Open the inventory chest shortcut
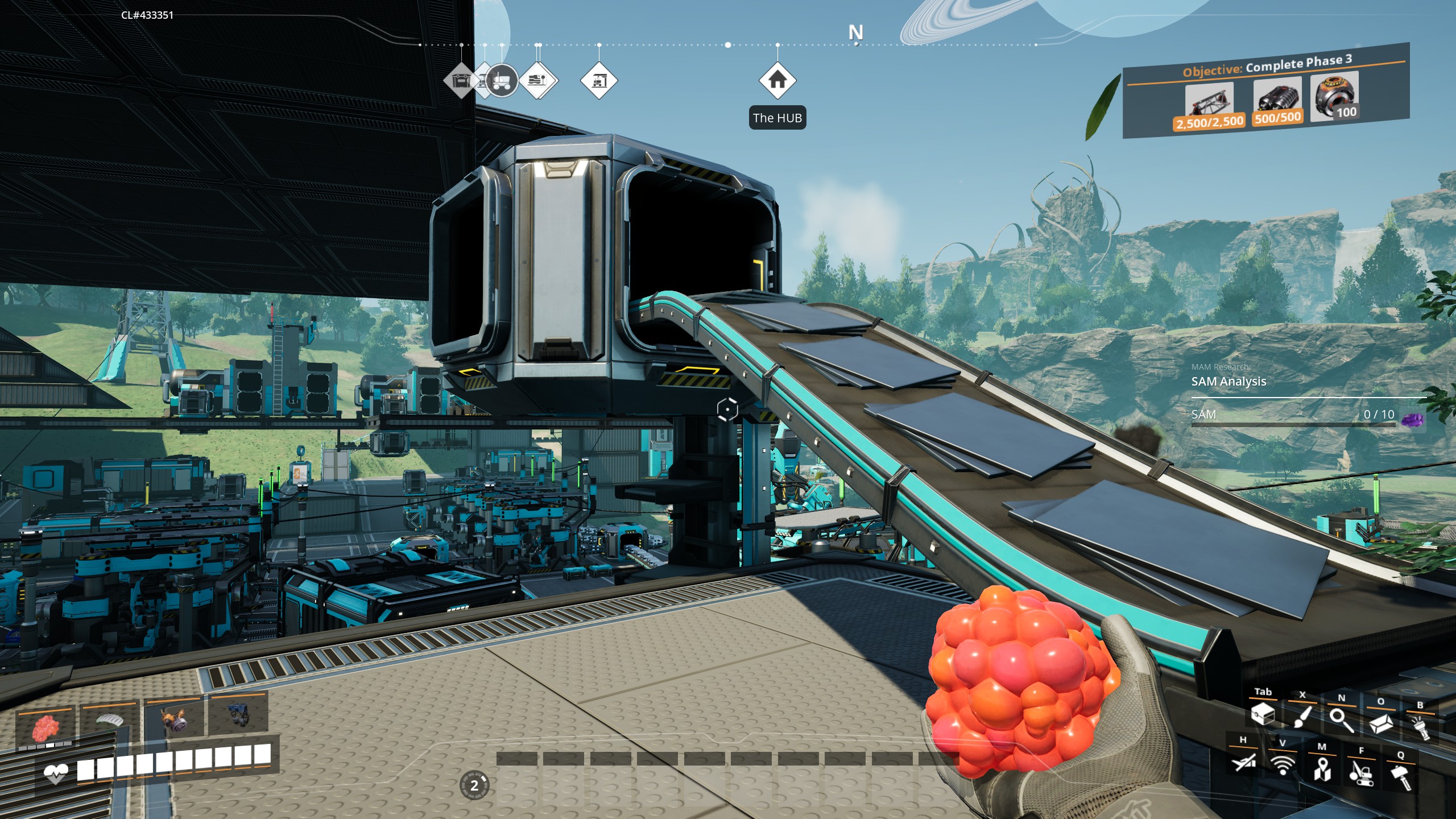Image resolution: width=1456 pixels, height=819 pixels. pos(1263,713)
